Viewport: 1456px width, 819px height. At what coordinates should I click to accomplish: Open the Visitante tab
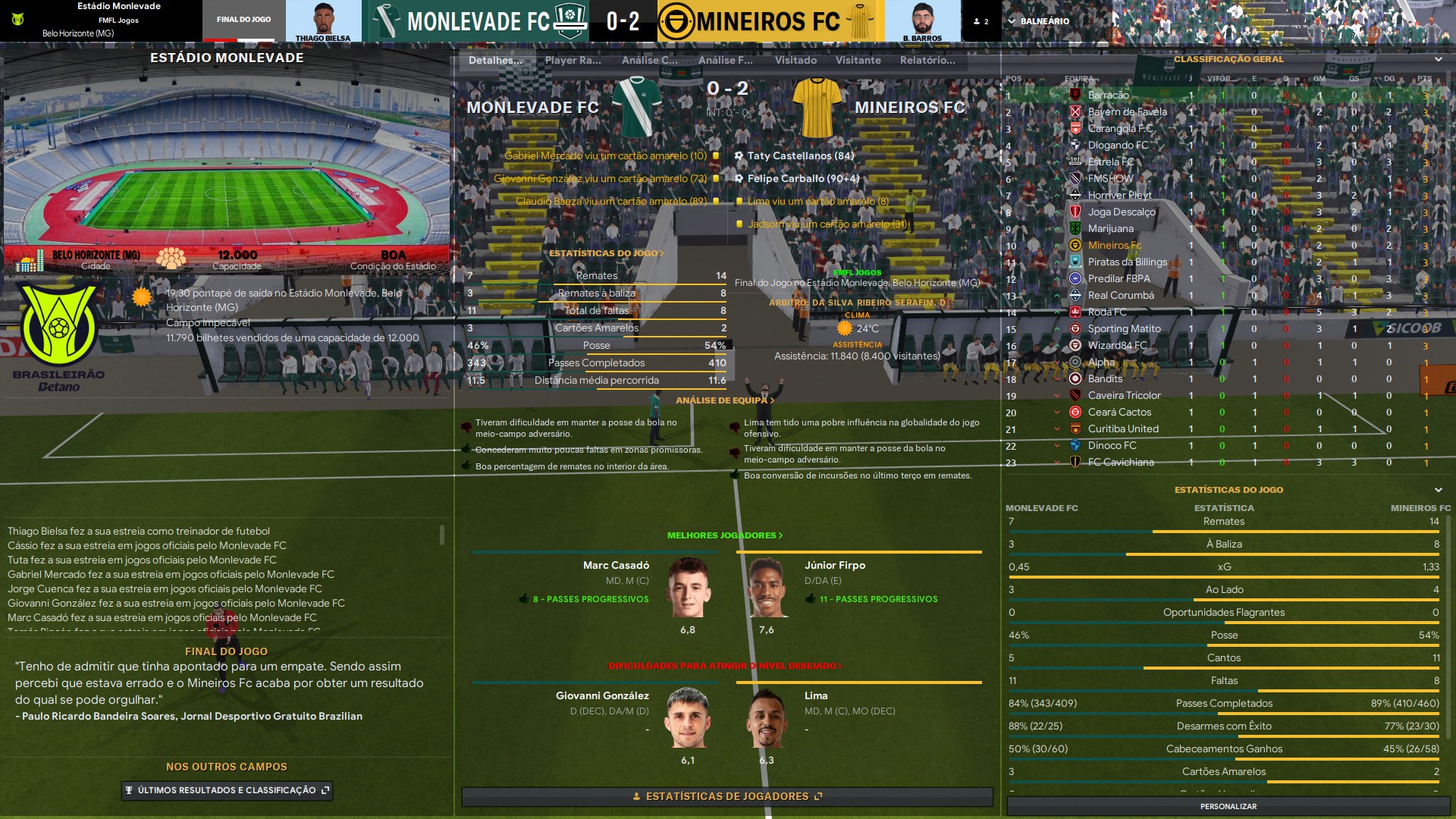point(858,60)
